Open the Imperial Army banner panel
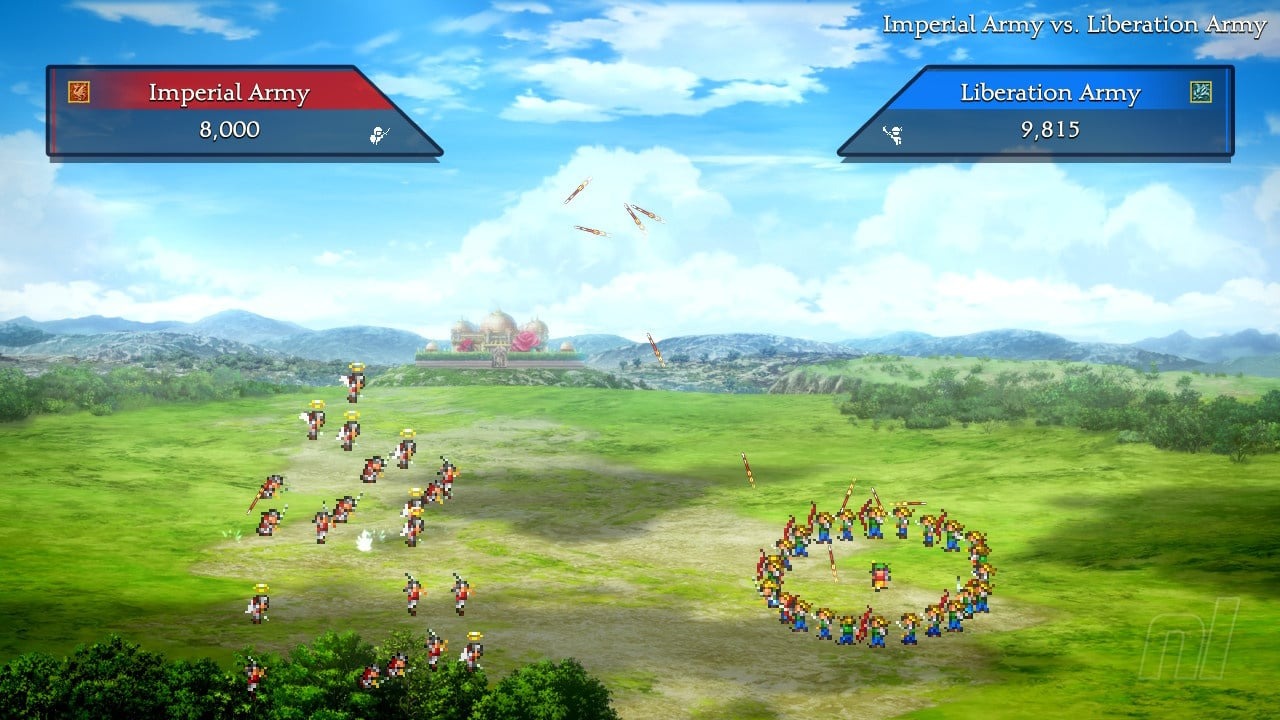The height and width of the screenshot is (720, 1280). (x=230, y=110)
